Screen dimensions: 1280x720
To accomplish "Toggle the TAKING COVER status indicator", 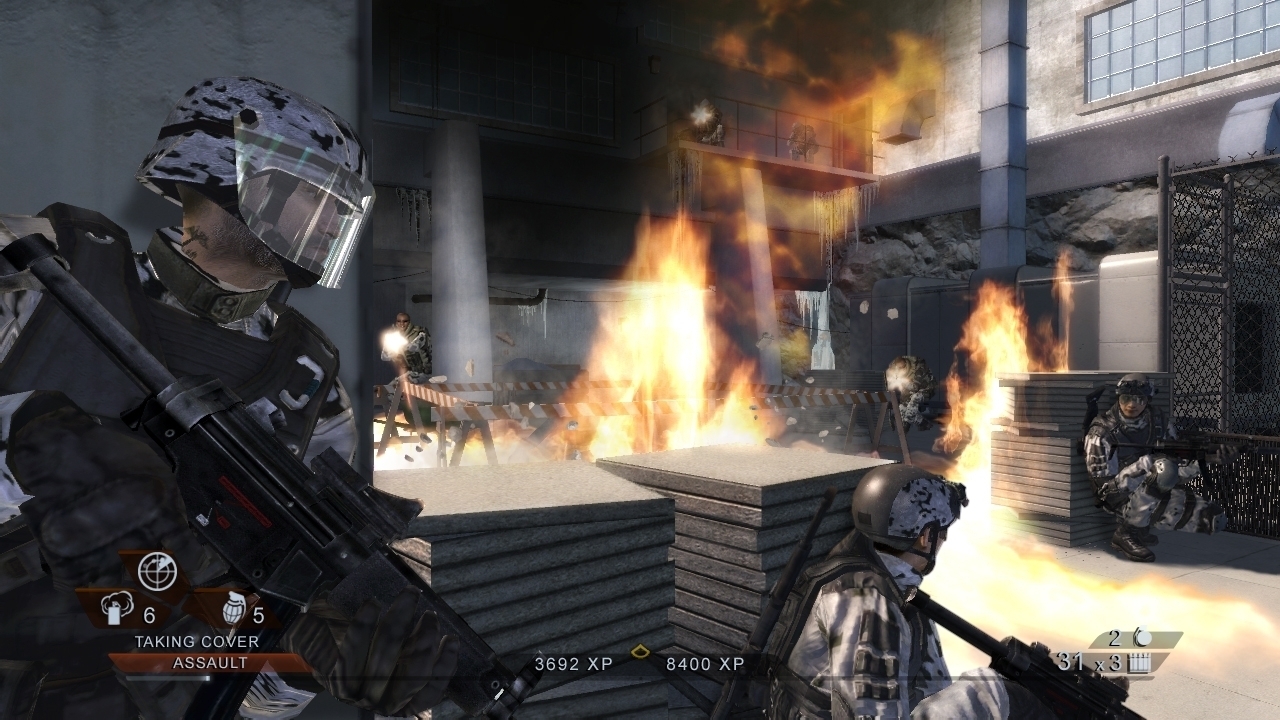I will [x=198, y=643].
